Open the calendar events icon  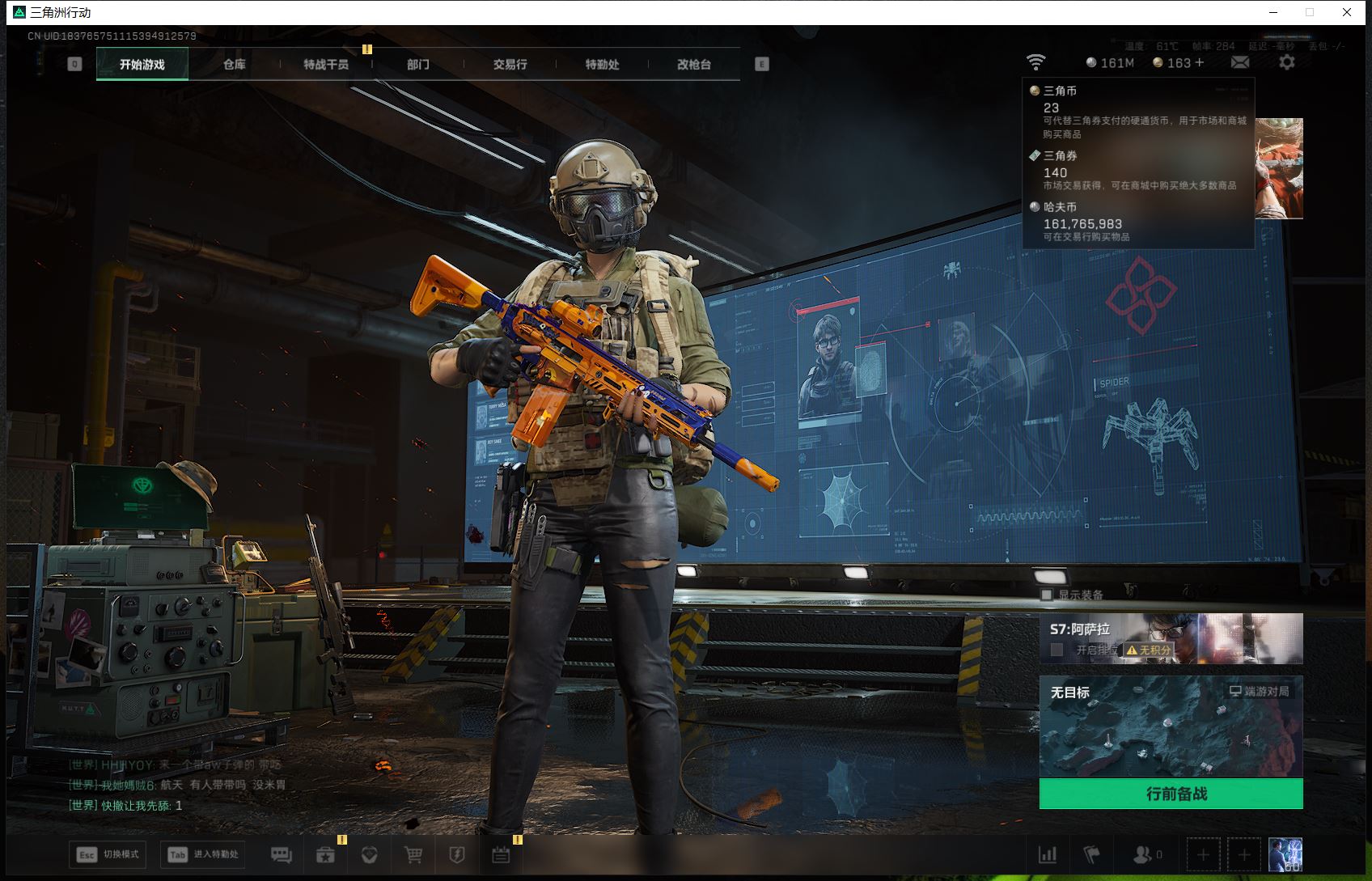click(501, 855)
